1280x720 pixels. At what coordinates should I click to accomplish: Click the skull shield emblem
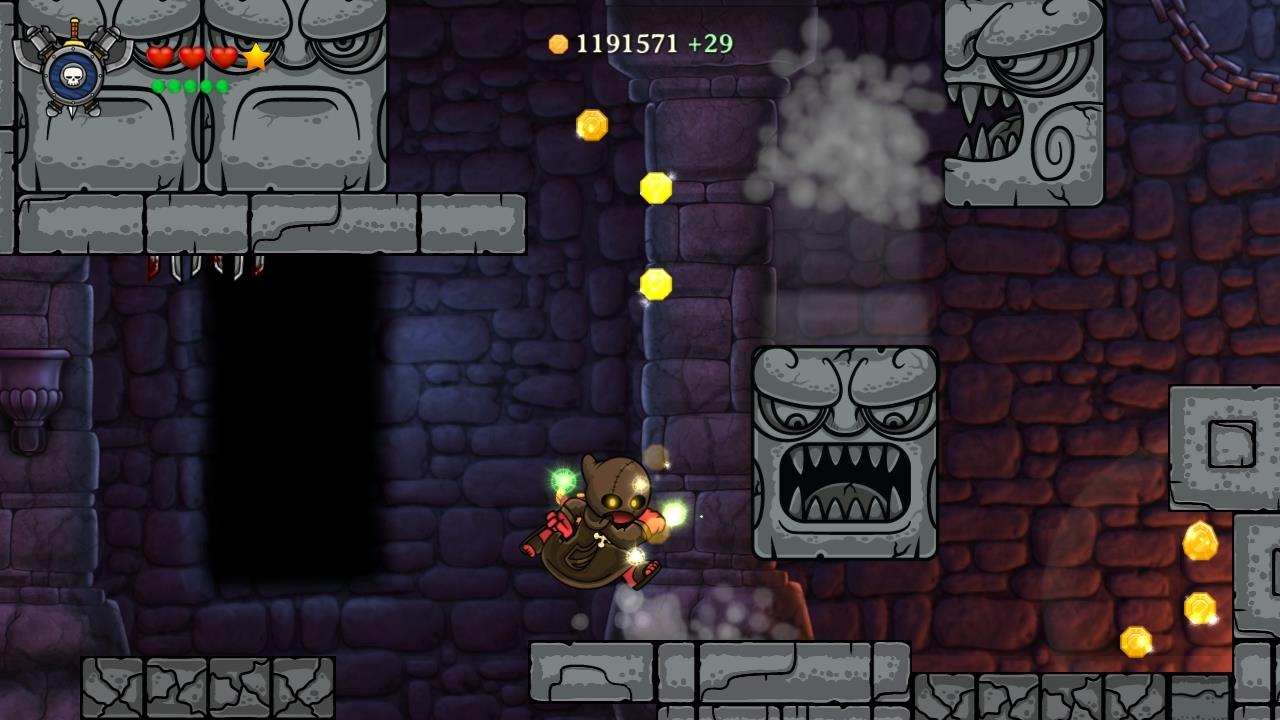(73, 78)
